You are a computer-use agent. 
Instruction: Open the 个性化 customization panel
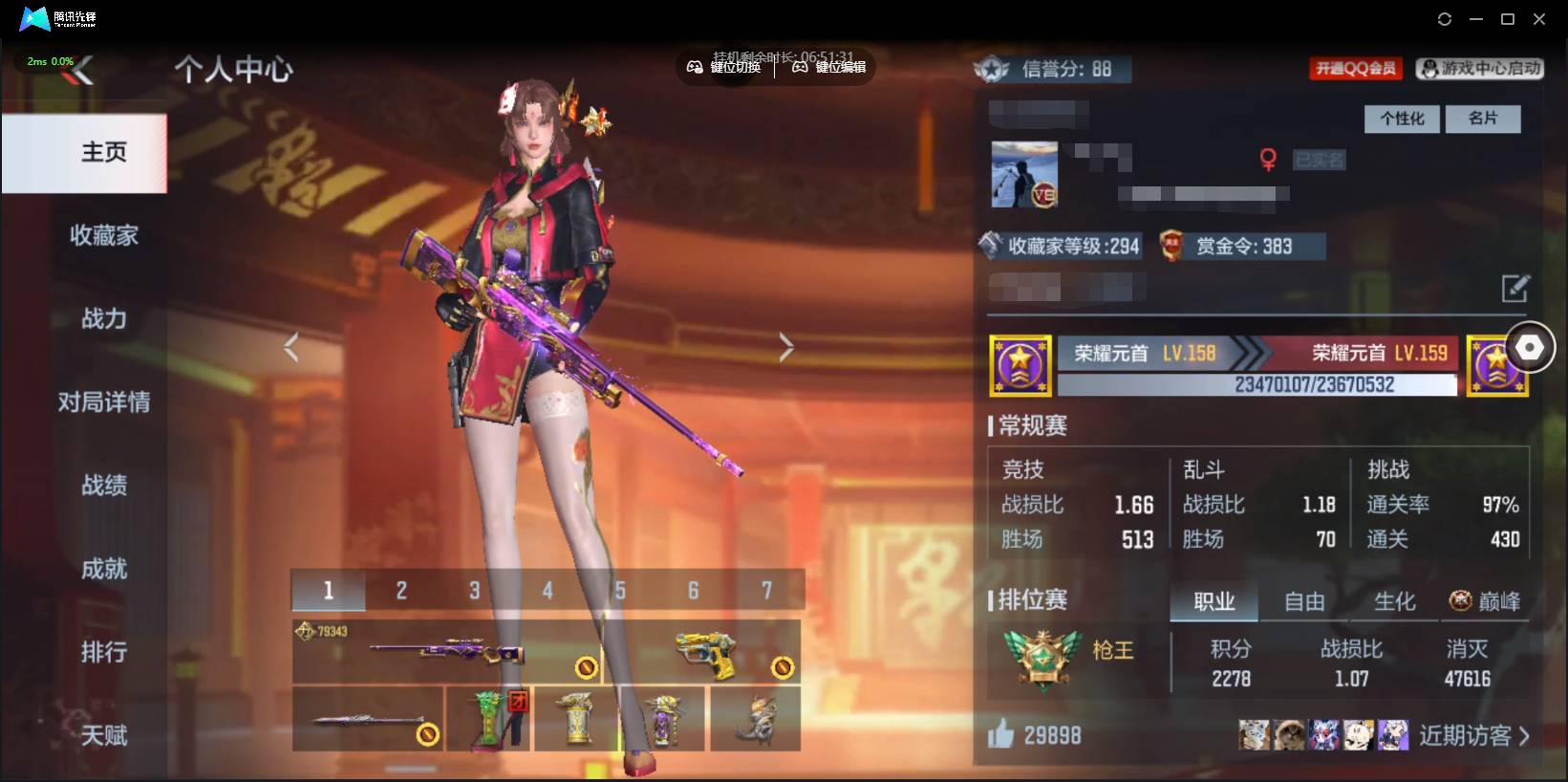(x=1402, y=119)
